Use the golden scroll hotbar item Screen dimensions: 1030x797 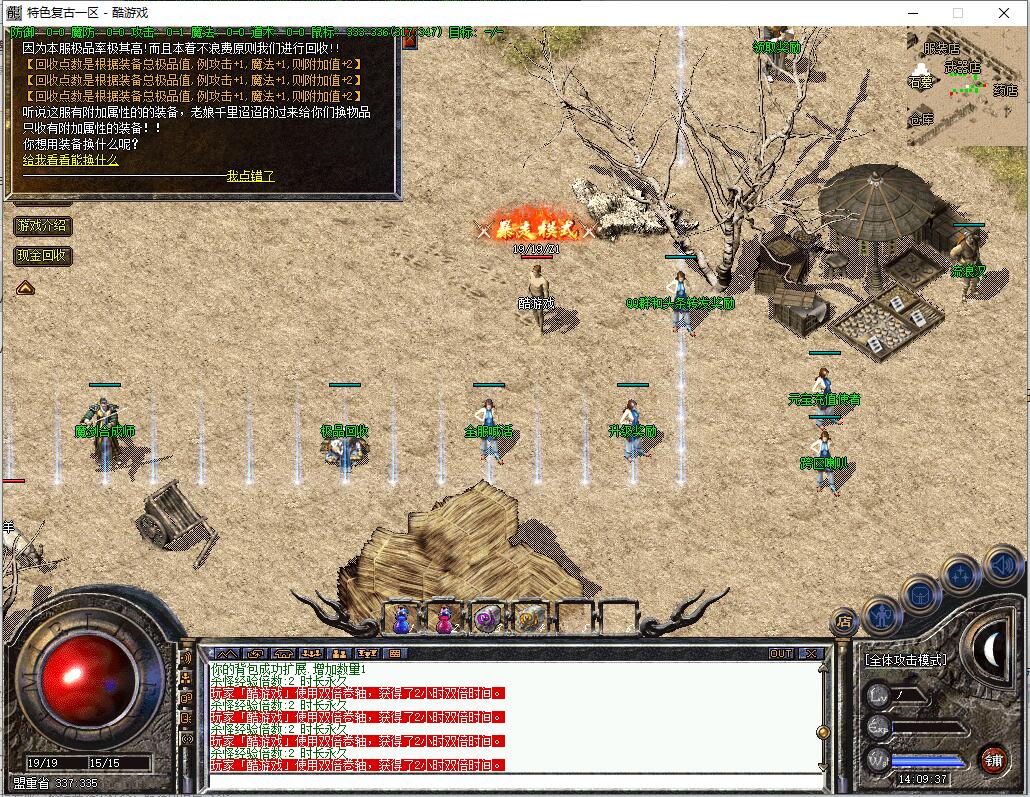click(x=529, y=621)
